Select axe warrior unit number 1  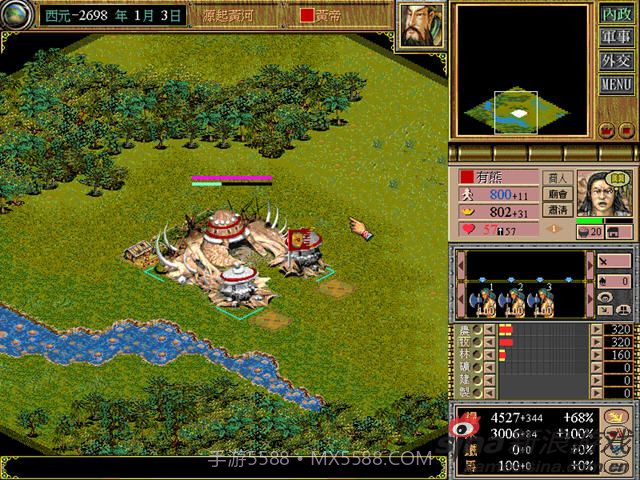[484, 303]
